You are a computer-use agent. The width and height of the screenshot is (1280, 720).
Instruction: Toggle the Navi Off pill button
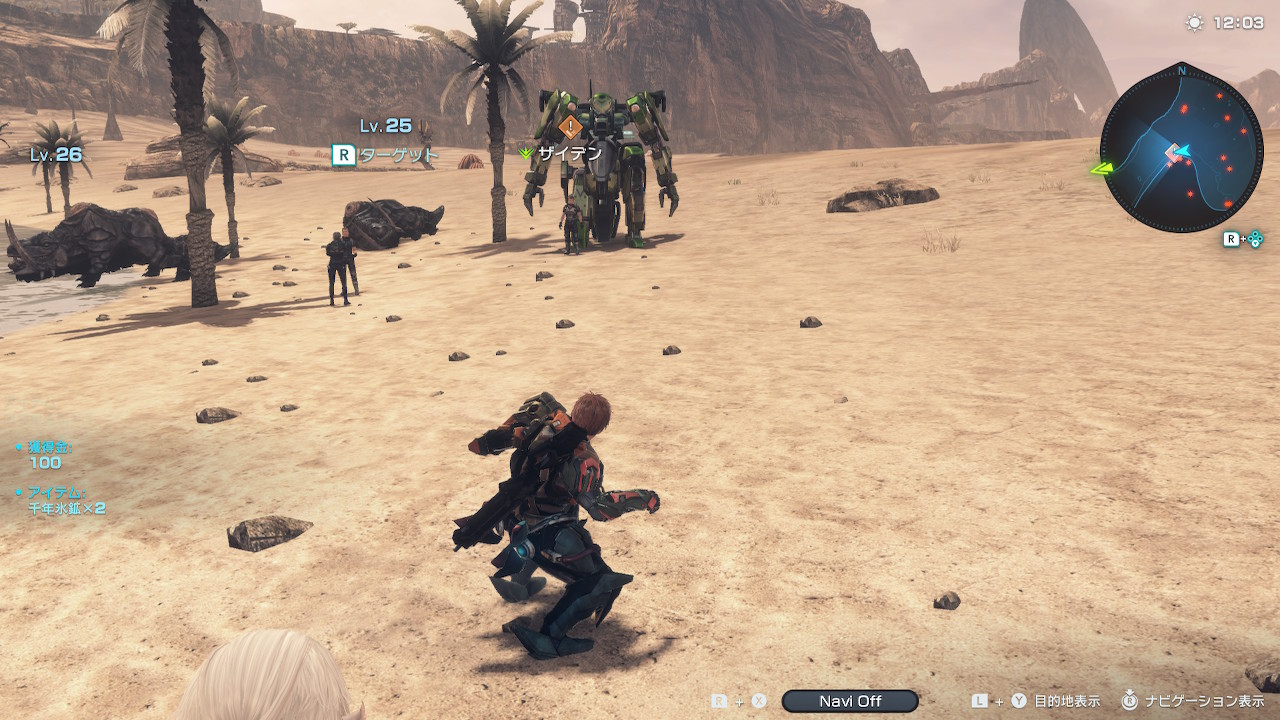850,701
